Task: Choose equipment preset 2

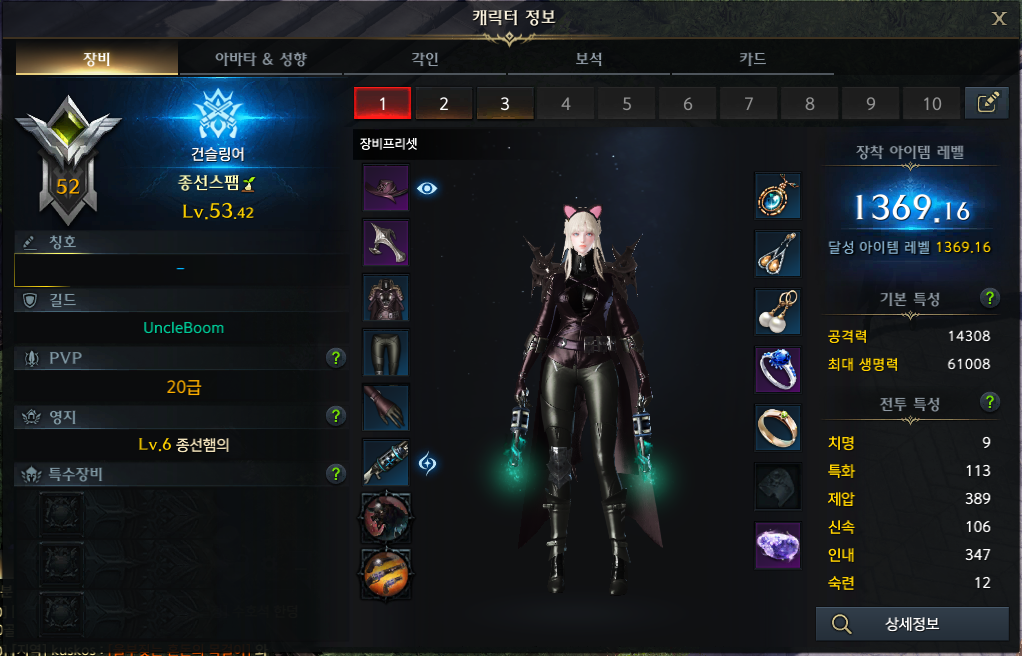Action: pos(443,103)
